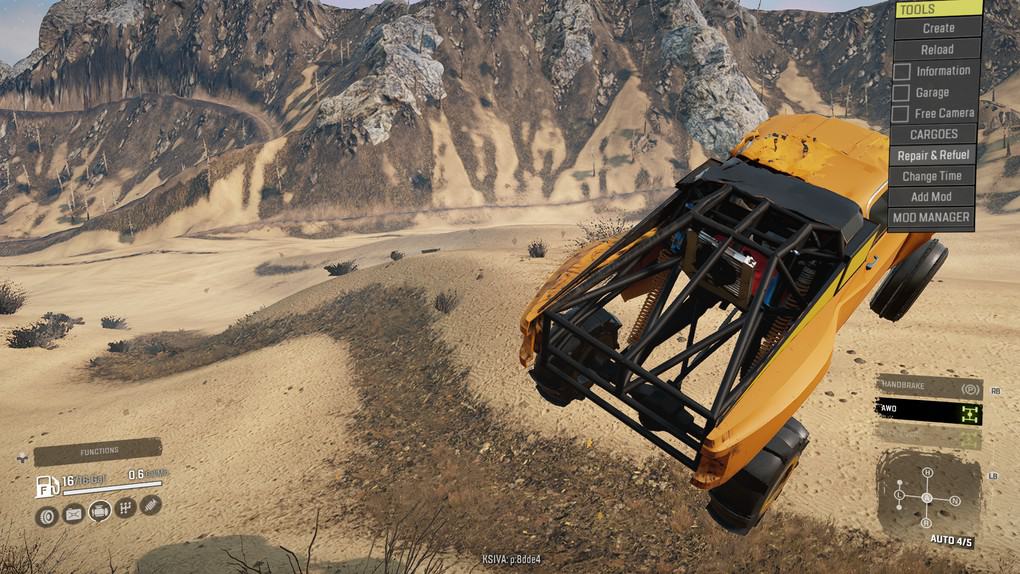1020x574 pixels.
Task: Select the N gear on shifter
Action: 955,500
